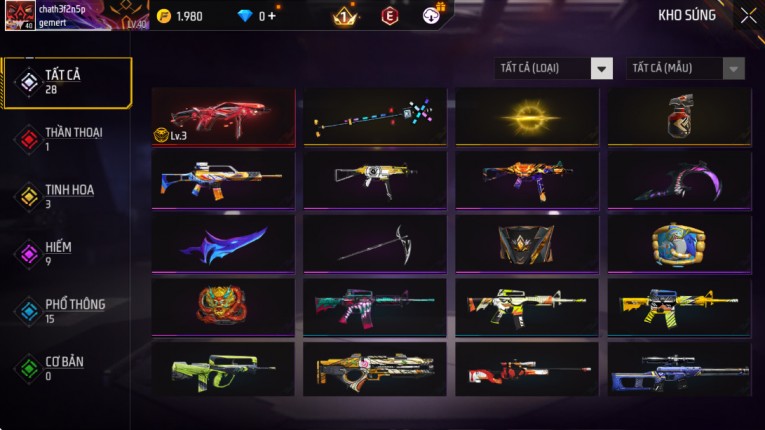Open the Tất Cả (Loại) dropdown
This screenshot has width=765, height=430.
click(553, 68)
